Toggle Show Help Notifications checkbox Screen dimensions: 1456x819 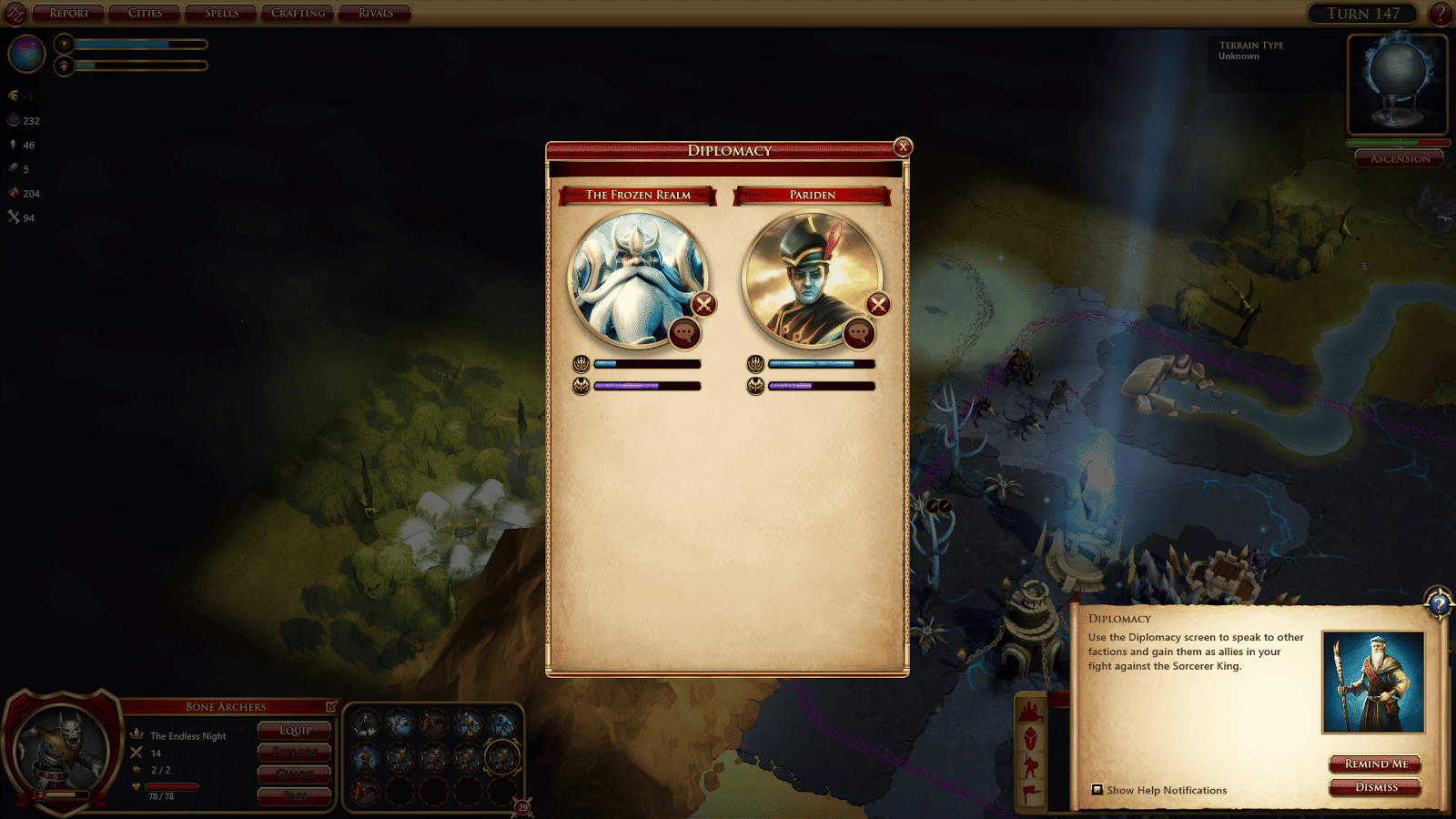pyautogui.click(x=1097, y=790)
